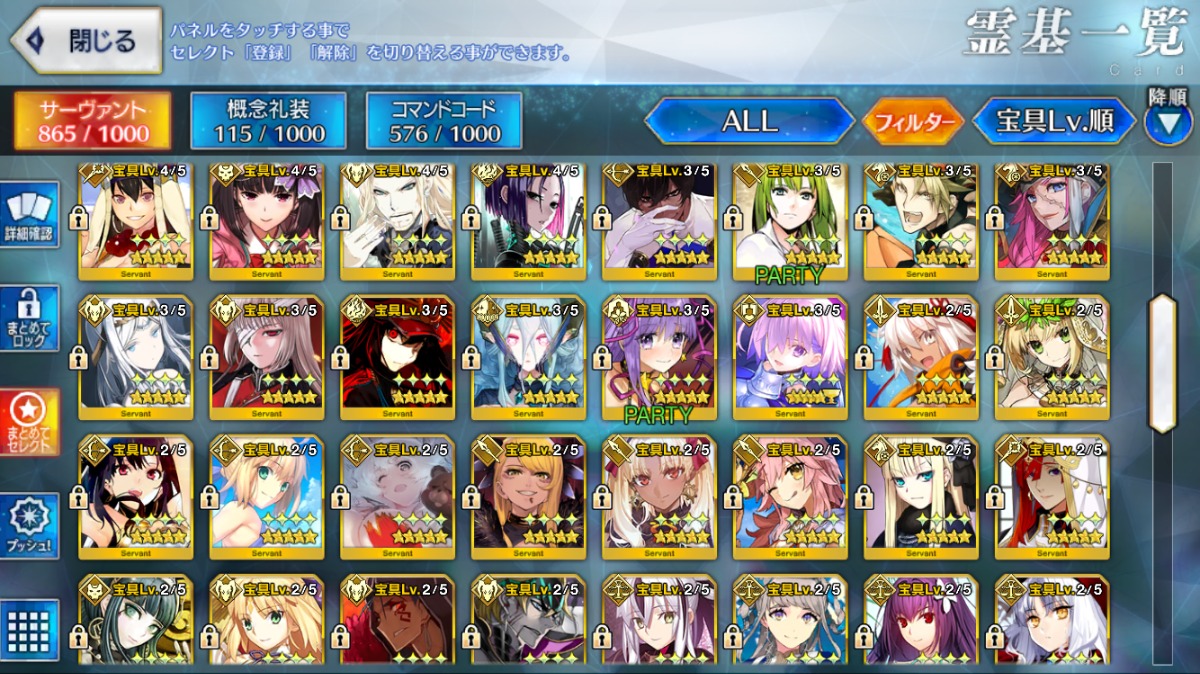Activate まとめてロック bulk lock
The image size is (1200, 674).
30,318
